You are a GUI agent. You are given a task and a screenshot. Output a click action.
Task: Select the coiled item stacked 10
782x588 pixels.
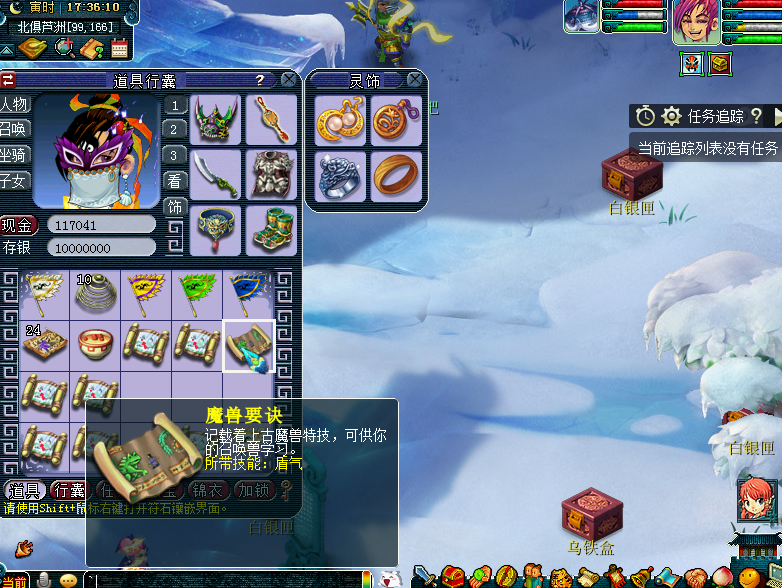coord(96,294)
